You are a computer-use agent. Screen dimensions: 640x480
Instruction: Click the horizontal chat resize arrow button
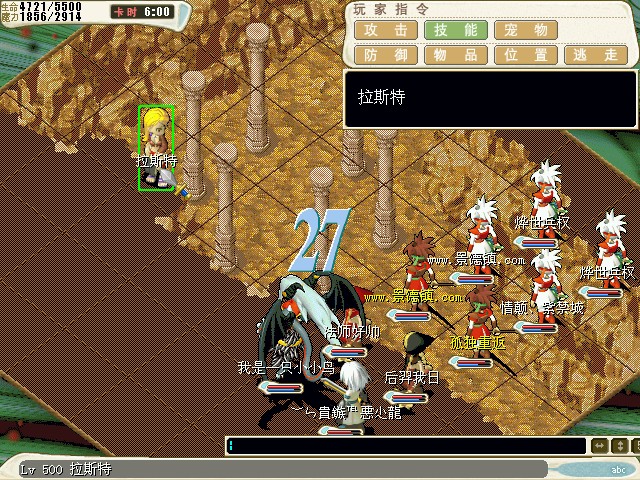coord(600,446)
